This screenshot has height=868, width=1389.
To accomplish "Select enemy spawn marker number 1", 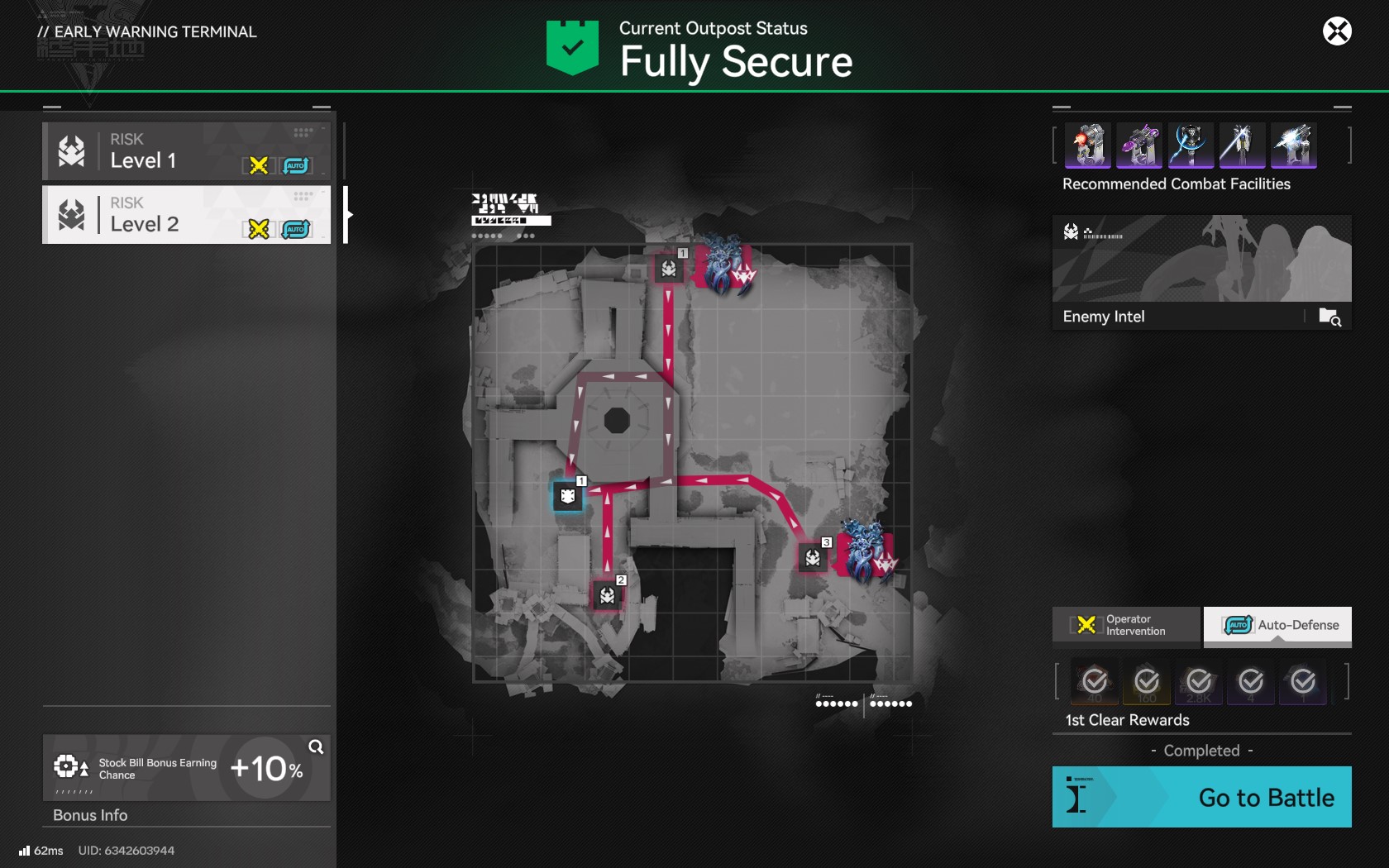I will tap(669, 269).
